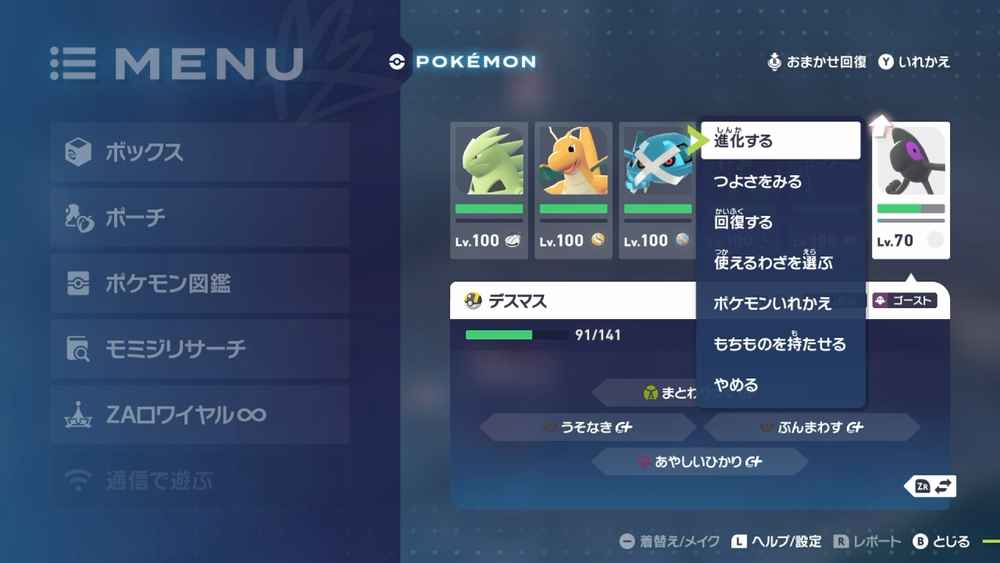Open the ポーチ bag menu

(200, 217)
